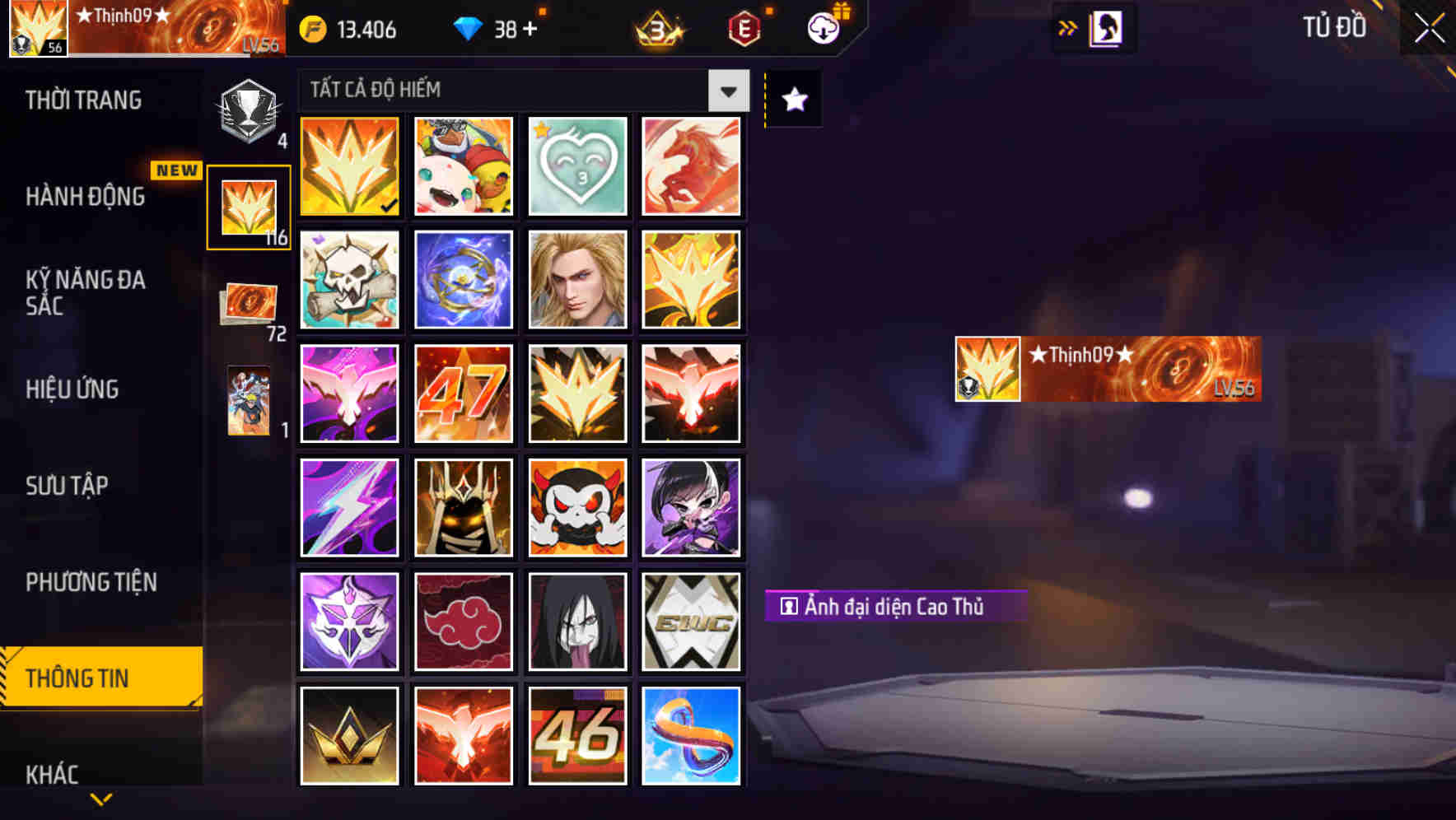Select the avatar category with 116 items
The height and width of the screenshot is (820, 1456).
tap(250, 204)
